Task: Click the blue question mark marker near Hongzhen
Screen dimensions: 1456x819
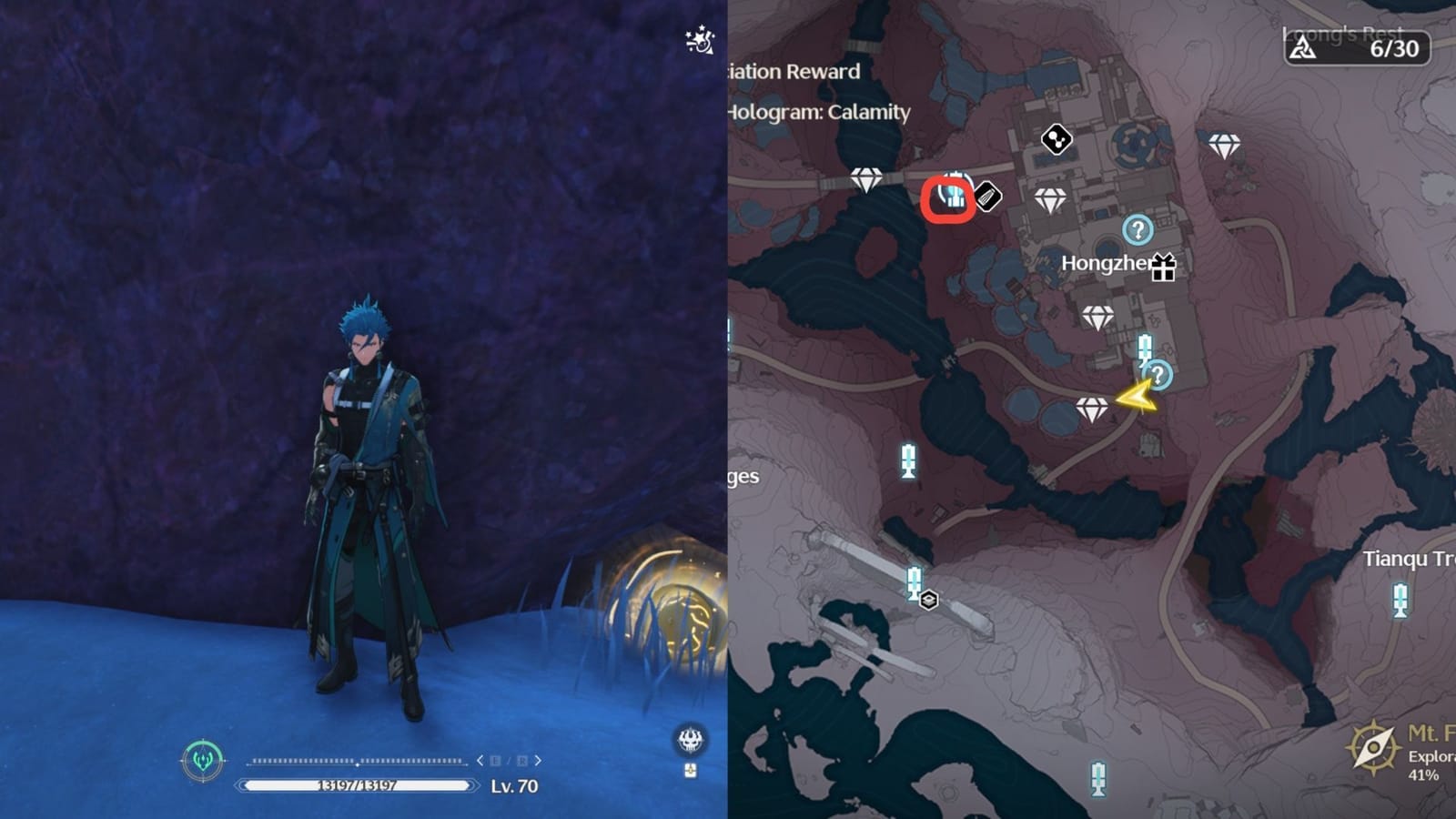Action: click(x=1137, y=231)
